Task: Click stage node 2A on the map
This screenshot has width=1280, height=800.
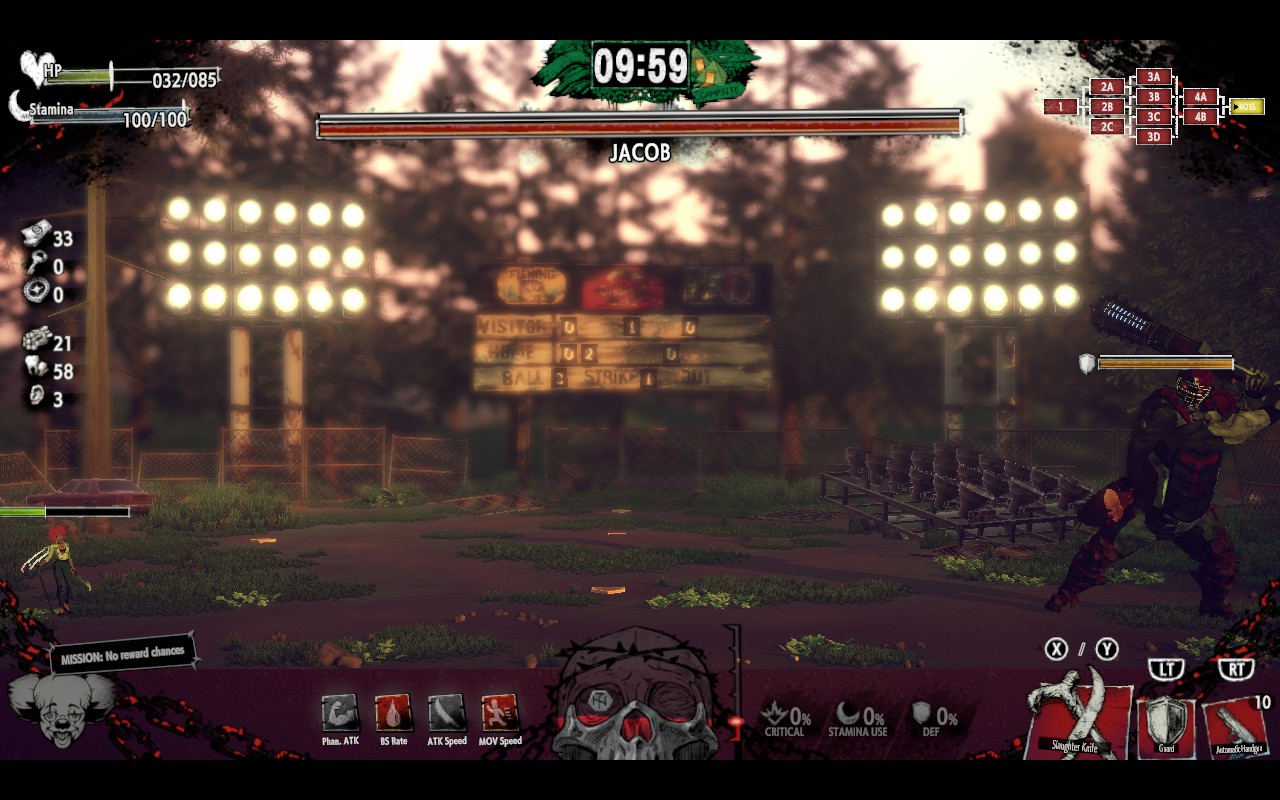Action: [x=1105, y=87]
